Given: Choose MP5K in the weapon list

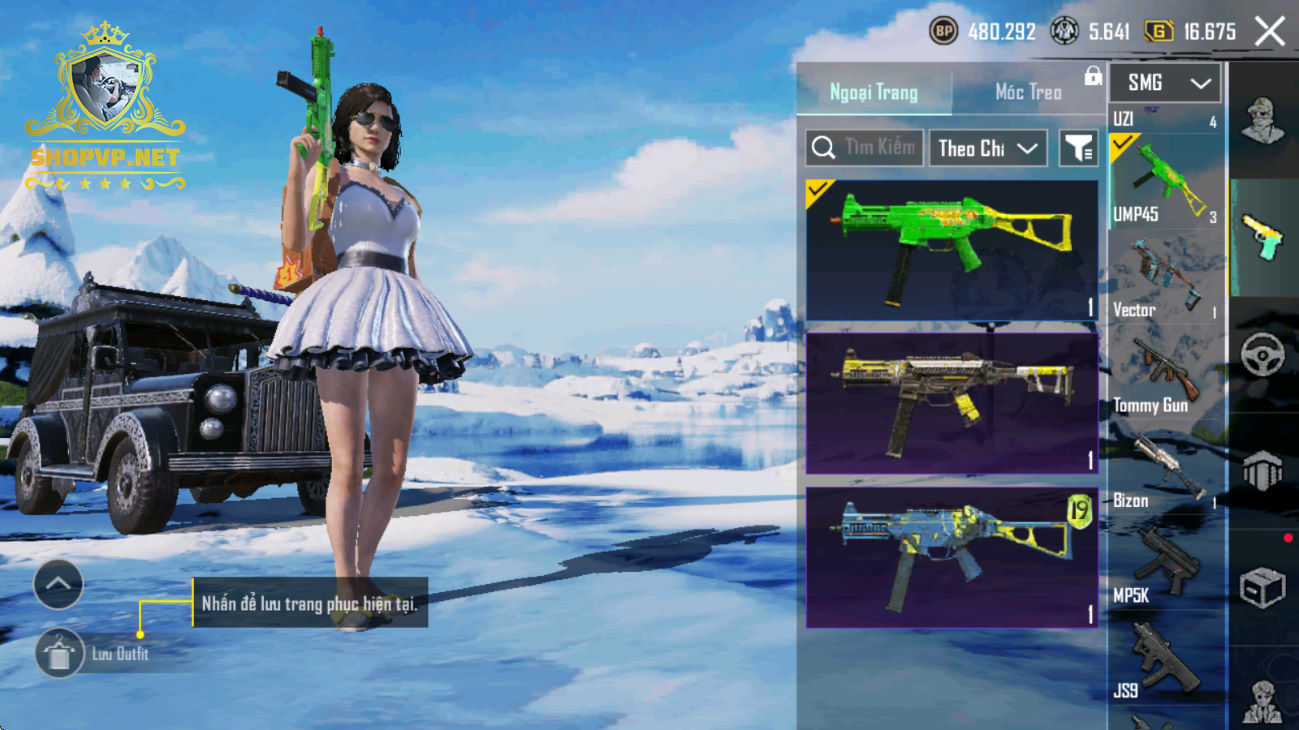Looking at the screenshot, I should (x=1166, y=563).
